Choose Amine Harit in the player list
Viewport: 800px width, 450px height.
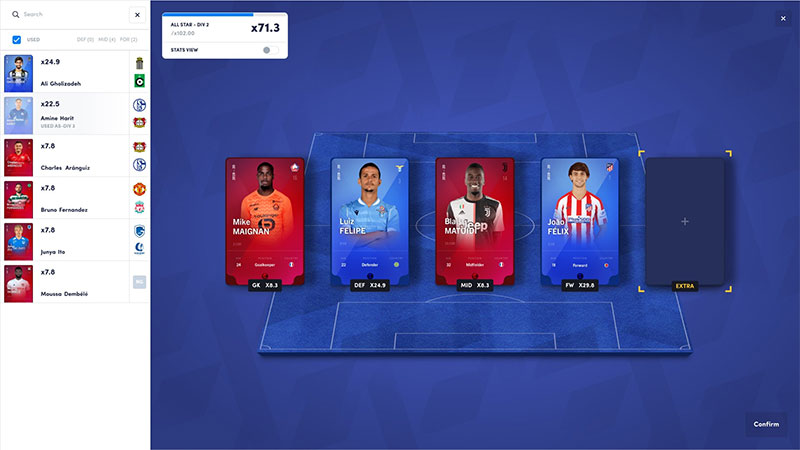pyautogui.click(x=65, y=117)
